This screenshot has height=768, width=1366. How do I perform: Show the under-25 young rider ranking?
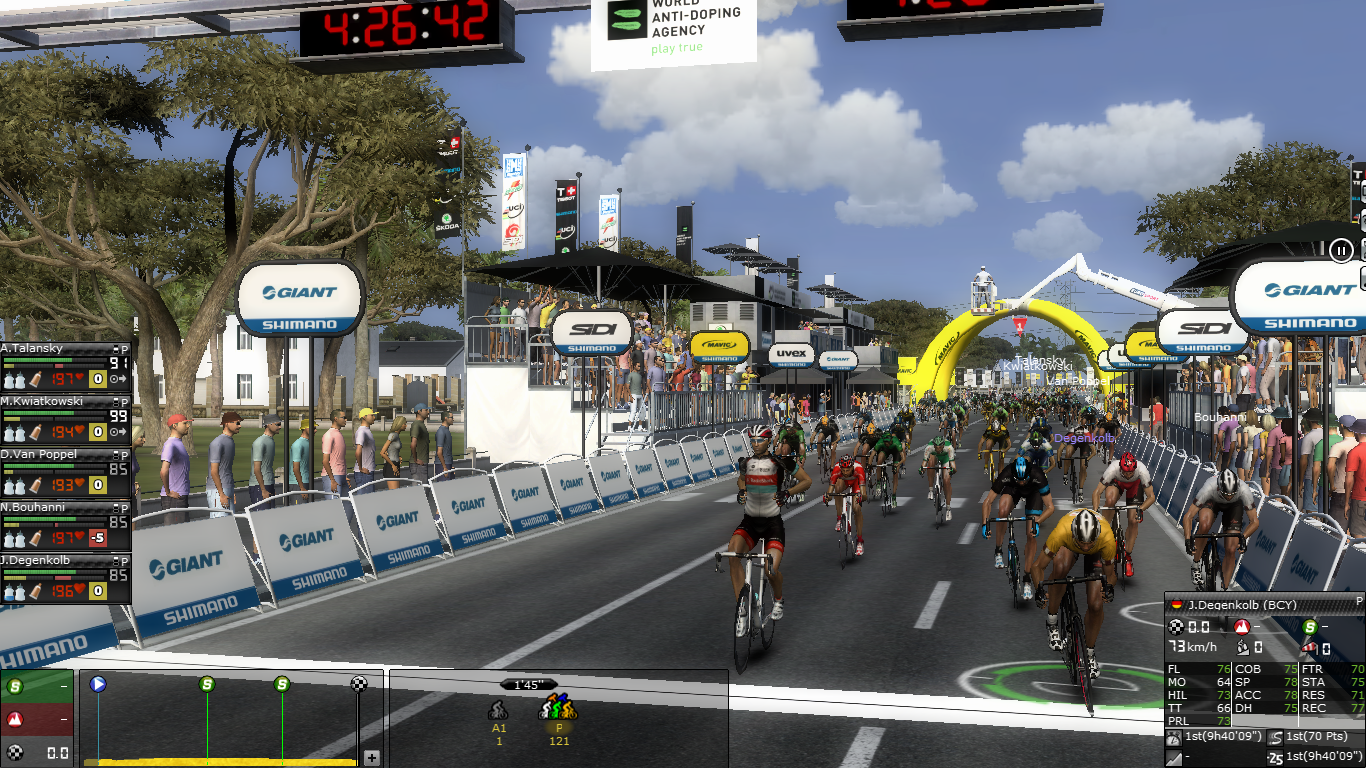click(x=1275, y=757)
